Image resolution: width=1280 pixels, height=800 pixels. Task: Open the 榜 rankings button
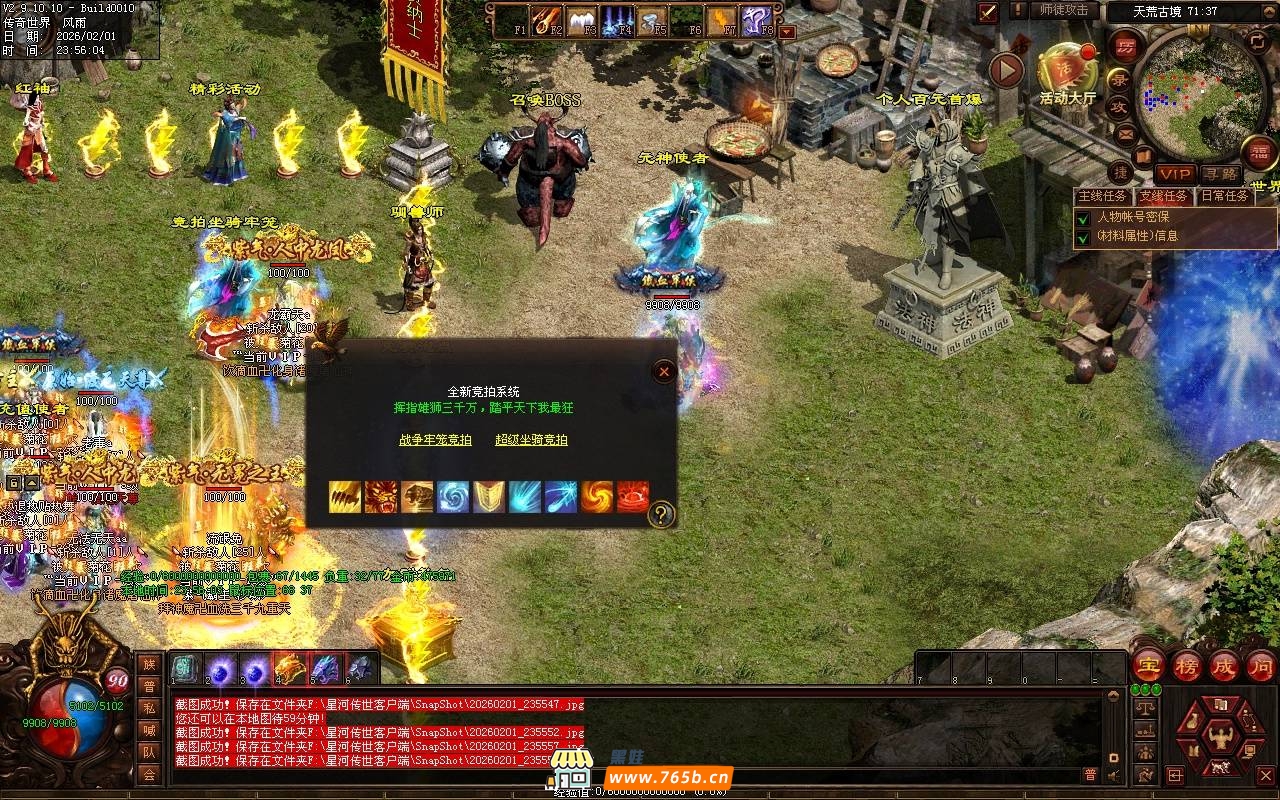[1187, 665]
